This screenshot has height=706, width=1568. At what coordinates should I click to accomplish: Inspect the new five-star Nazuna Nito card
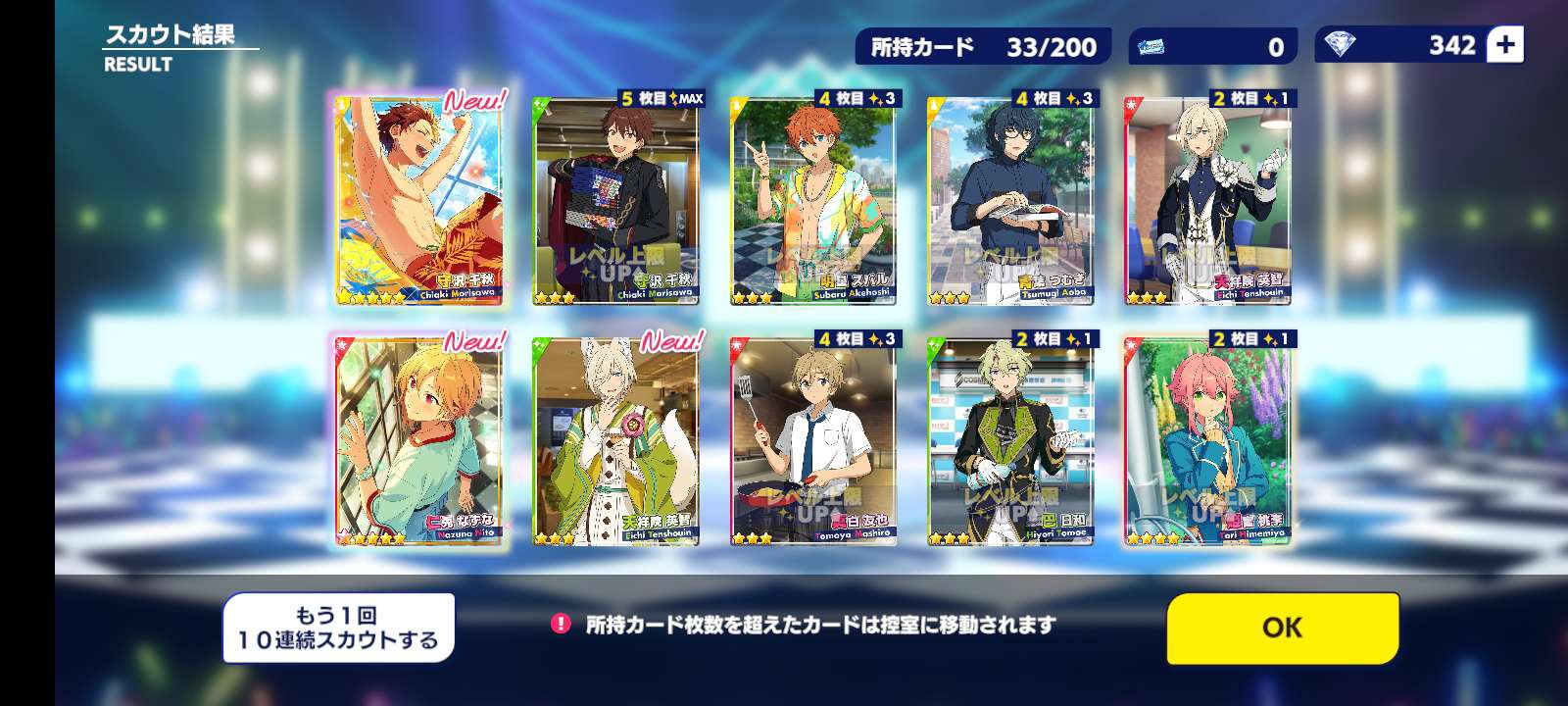419,440
